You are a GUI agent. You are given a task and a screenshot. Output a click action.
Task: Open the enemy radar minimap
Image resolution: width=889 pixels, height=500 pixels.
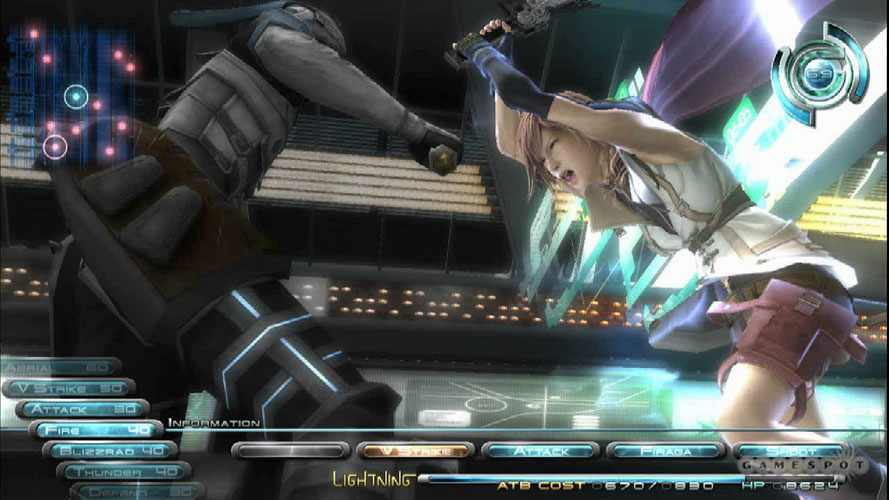[72, 95]
